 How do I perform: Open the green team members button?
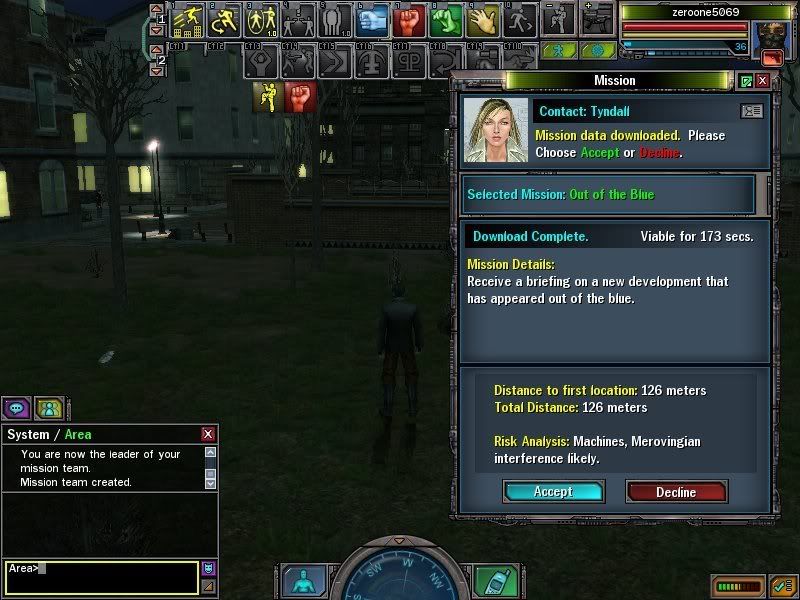pos(48,407)
